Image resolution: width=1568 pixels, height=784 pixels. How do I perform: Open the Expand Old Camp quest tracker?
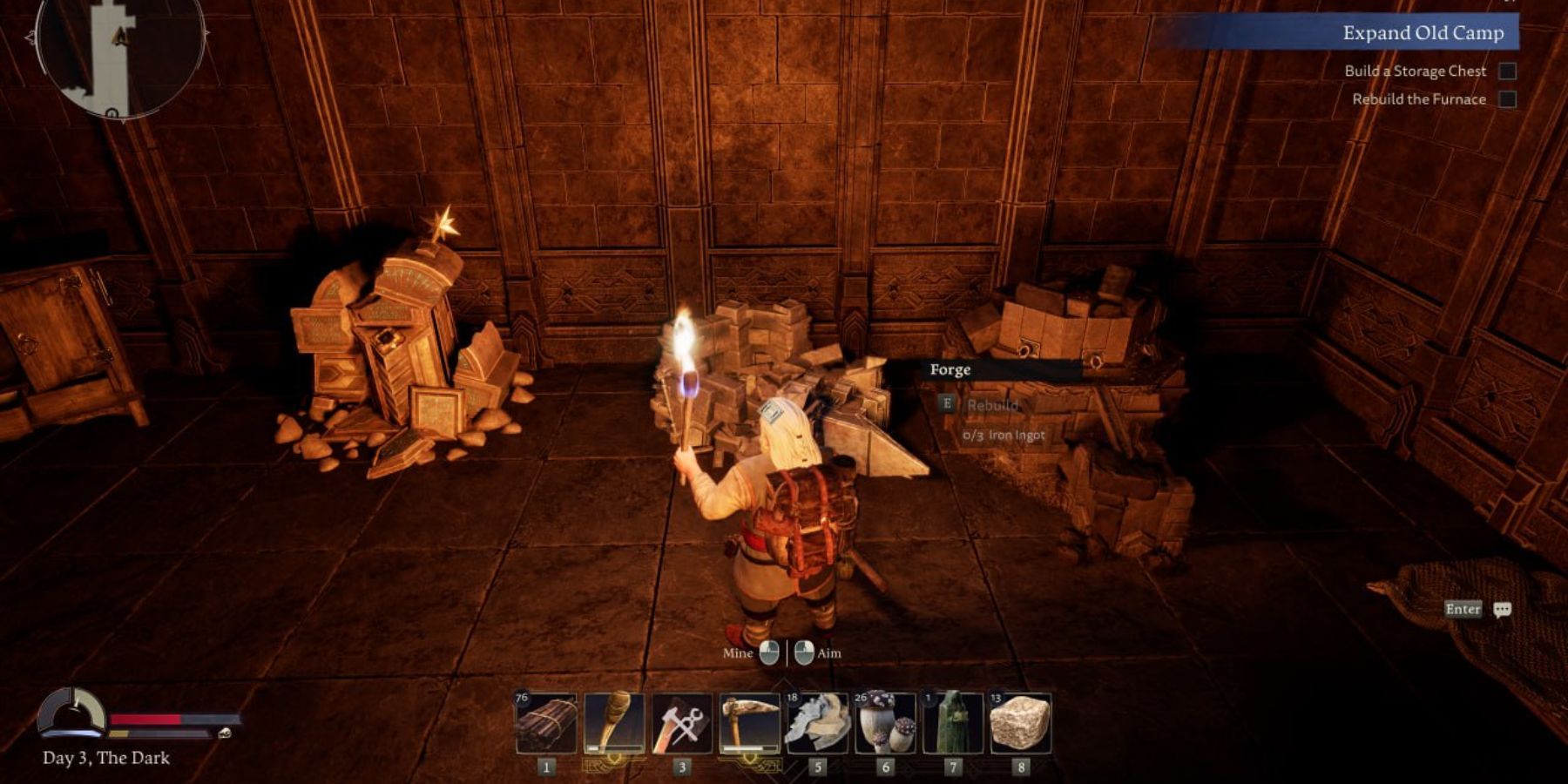(1423, 33)
